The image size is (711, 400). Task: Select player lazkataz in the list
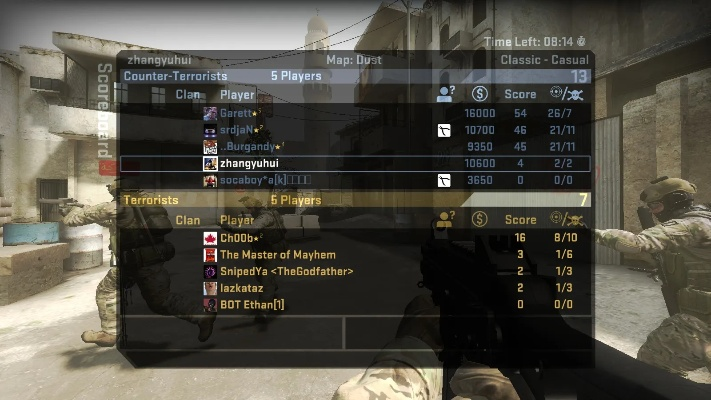pyautogui.click(x=244, y=288)
